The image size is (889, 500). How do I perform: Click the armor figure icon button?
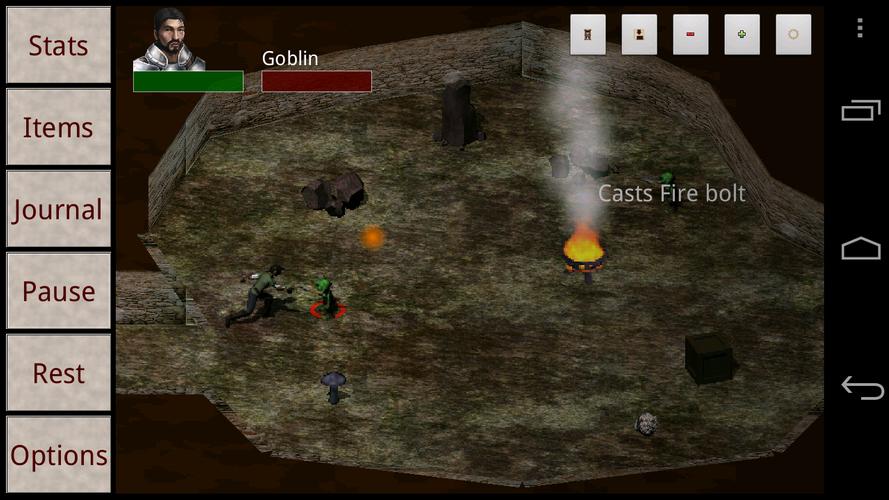(x=588, y=35)
